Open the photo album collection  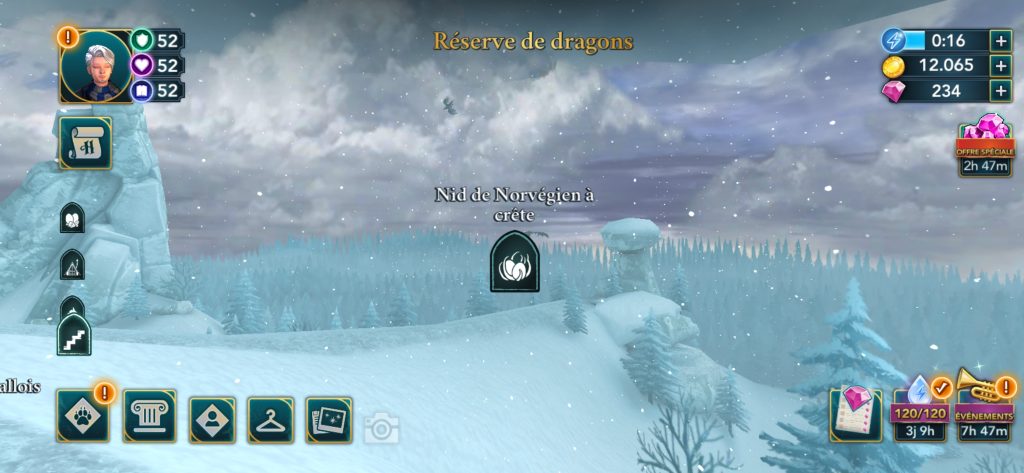[x=328, y=418]
